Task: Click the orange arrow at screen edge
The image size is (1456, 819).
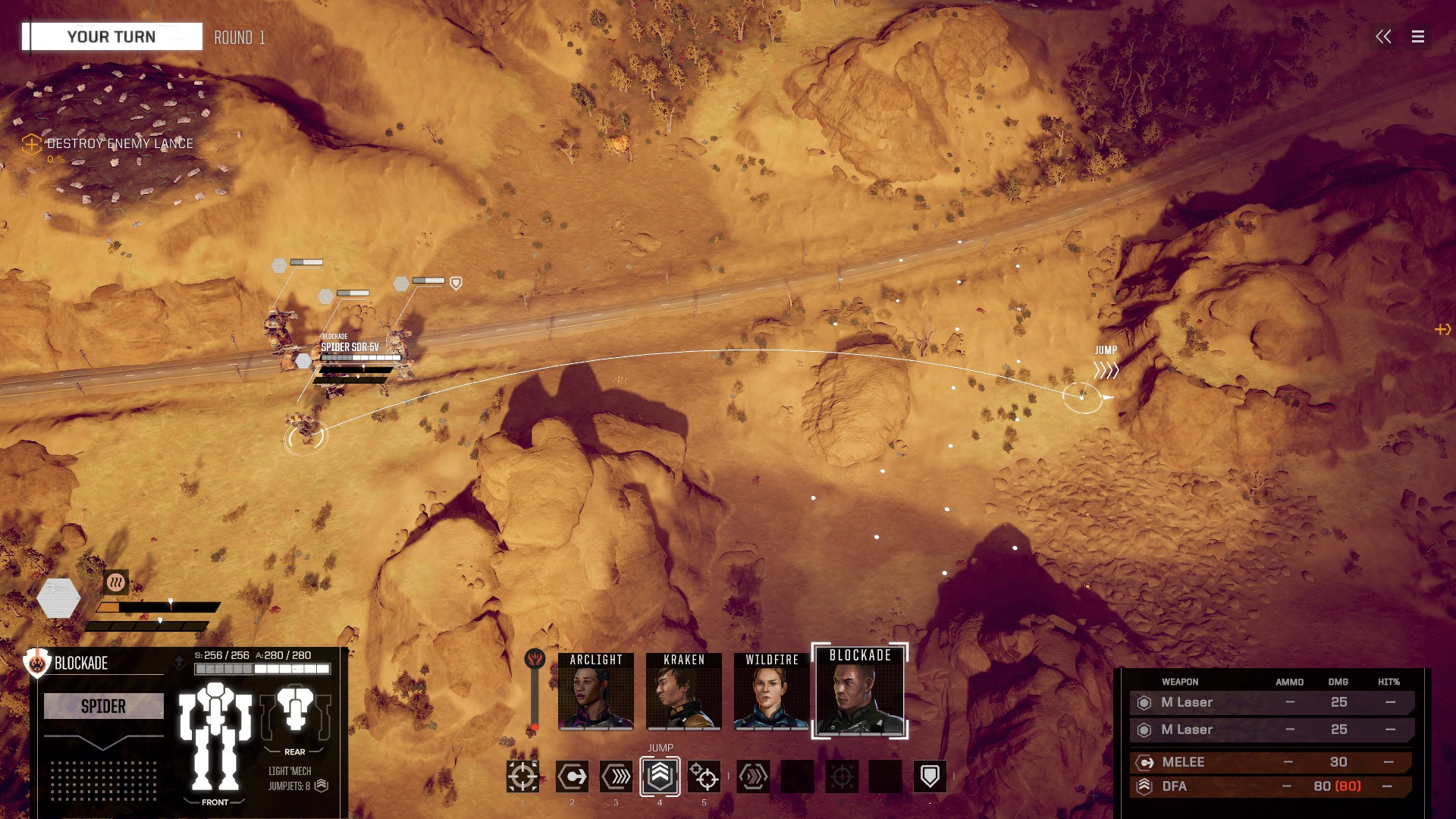Action: (1442, 329)
